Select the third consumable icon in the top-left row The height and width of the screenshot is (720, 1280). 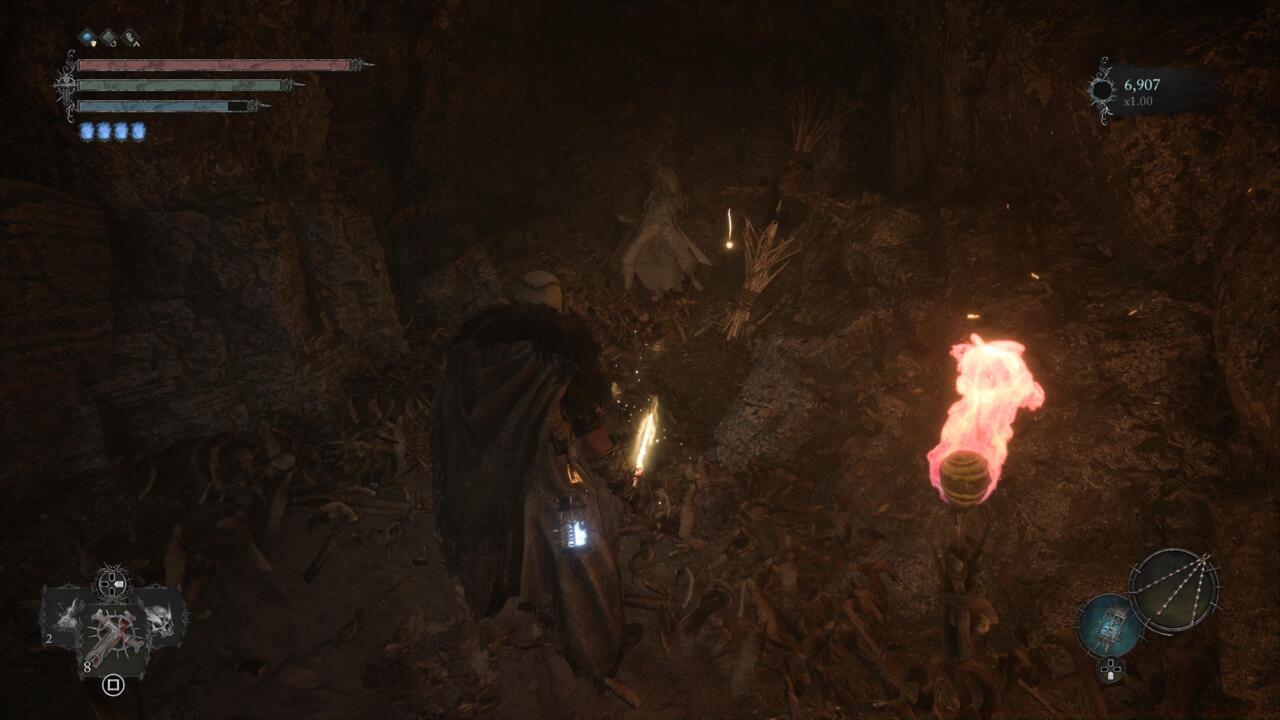pyautogui.click(x=131, y=38)
